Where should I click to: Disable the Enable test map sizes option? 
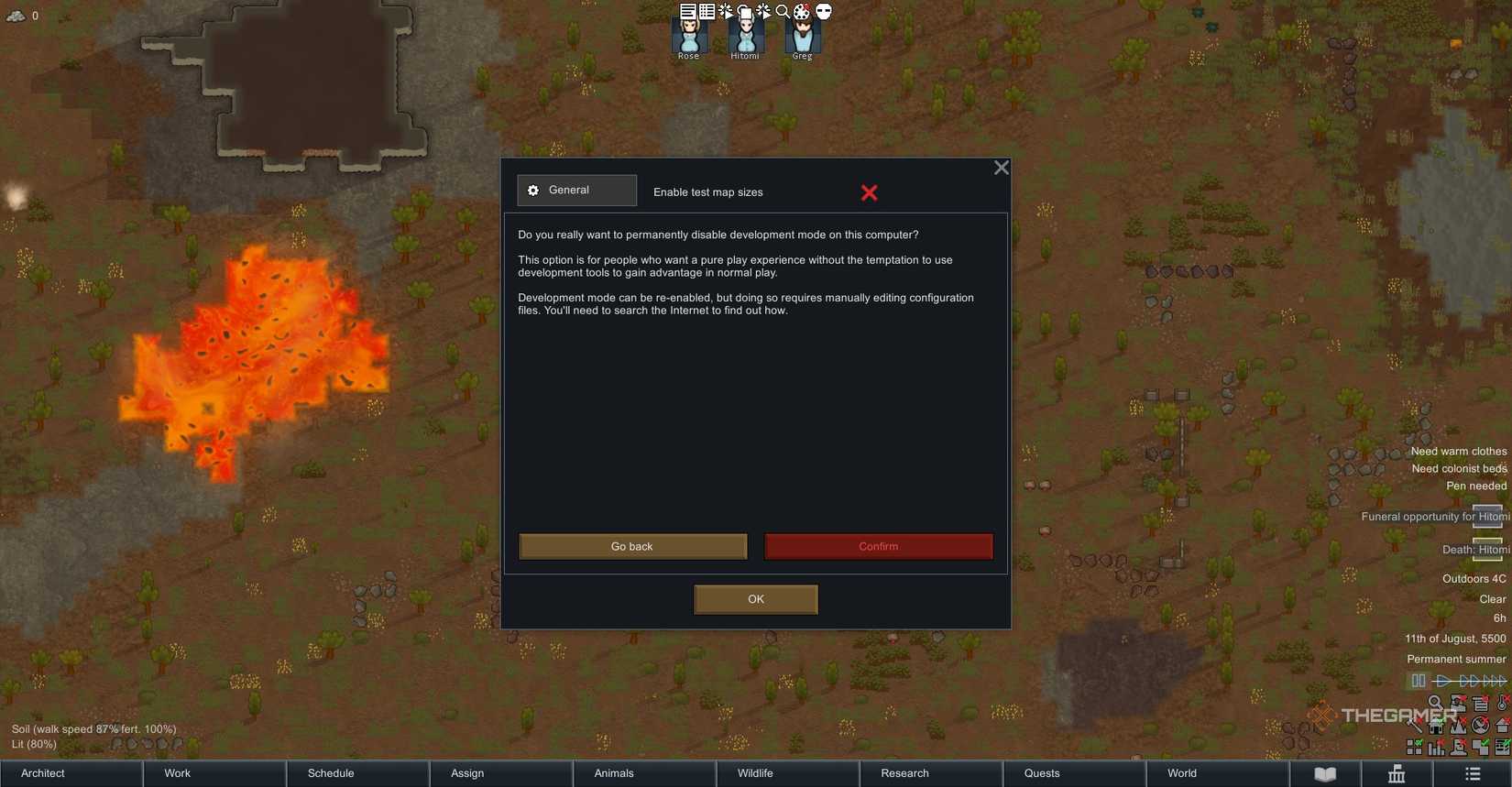pyautogui.click(x=869, y=192)
